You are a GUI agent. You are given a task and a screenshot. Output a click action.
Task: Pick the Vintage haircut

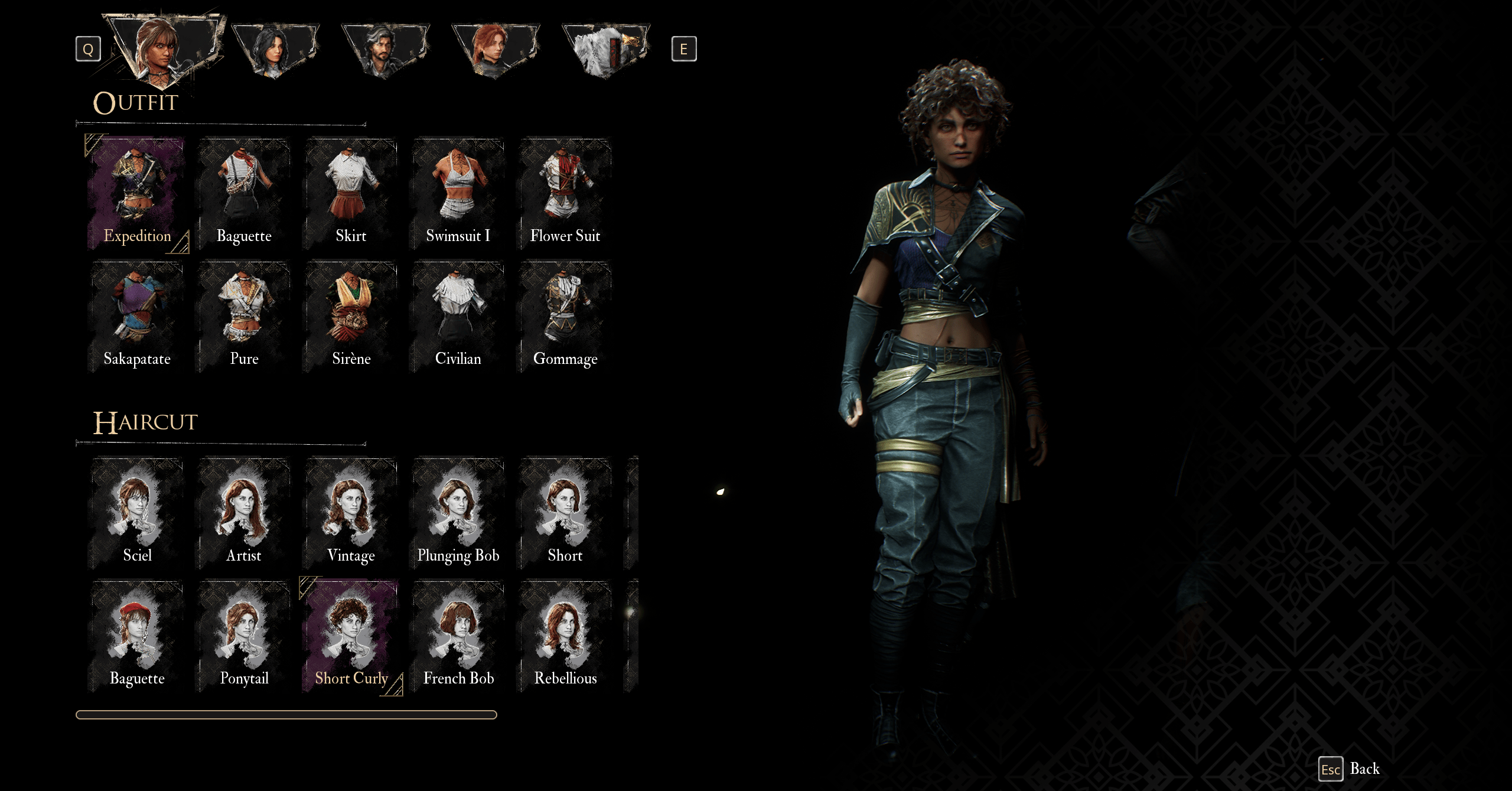pyautogui.click(x=351, y=513)
